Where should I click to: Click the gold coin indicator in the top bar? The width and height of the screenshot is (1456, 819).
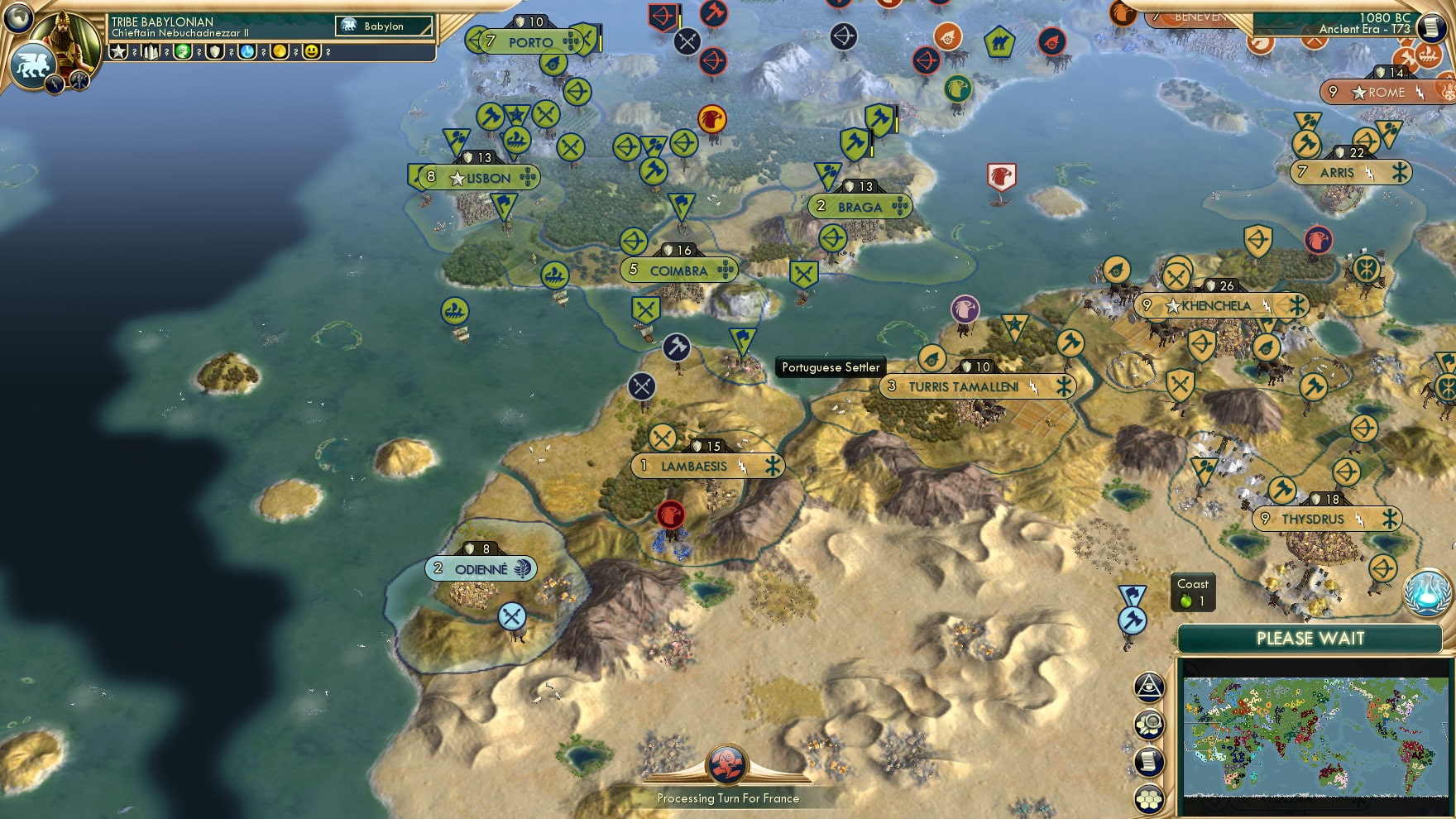[x=279, y=51]
